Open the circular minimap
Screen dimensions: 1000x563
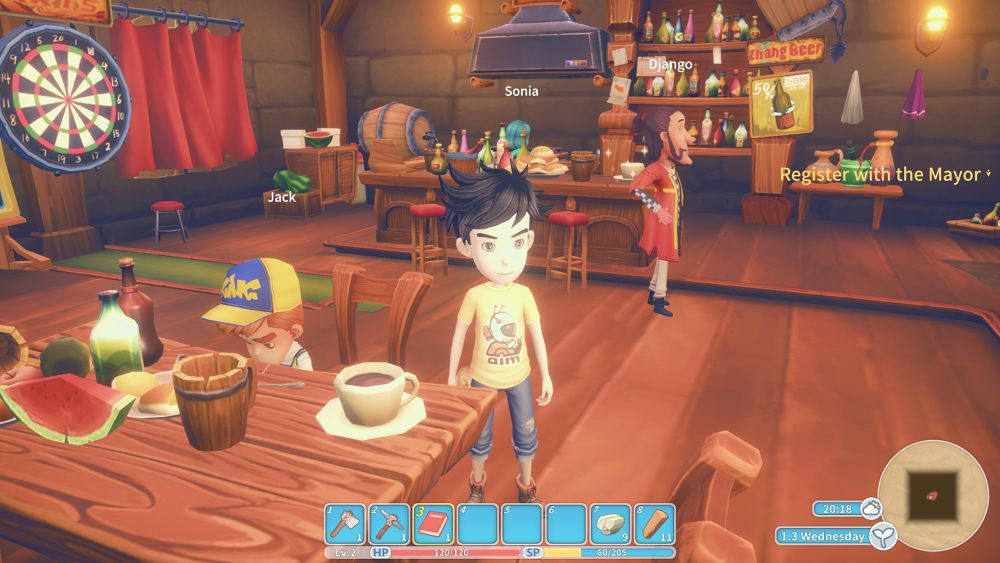(x=932, y=489)
